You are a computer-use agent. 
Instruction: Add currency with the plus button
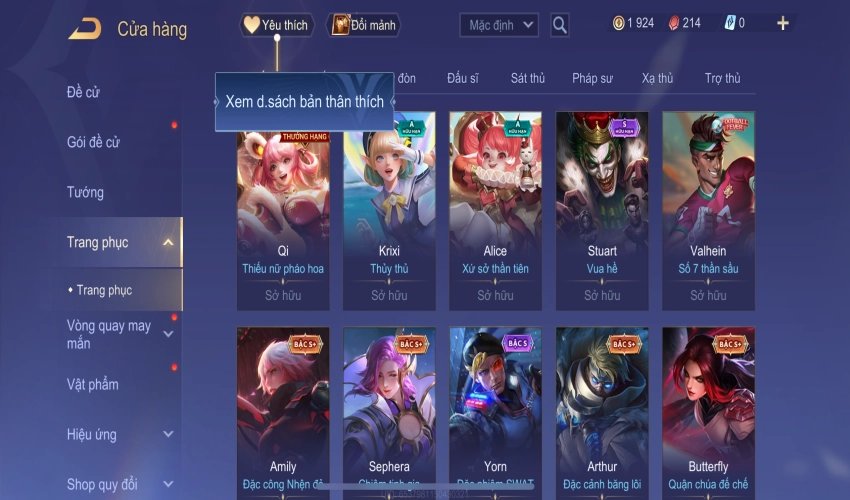pos(782,23)
